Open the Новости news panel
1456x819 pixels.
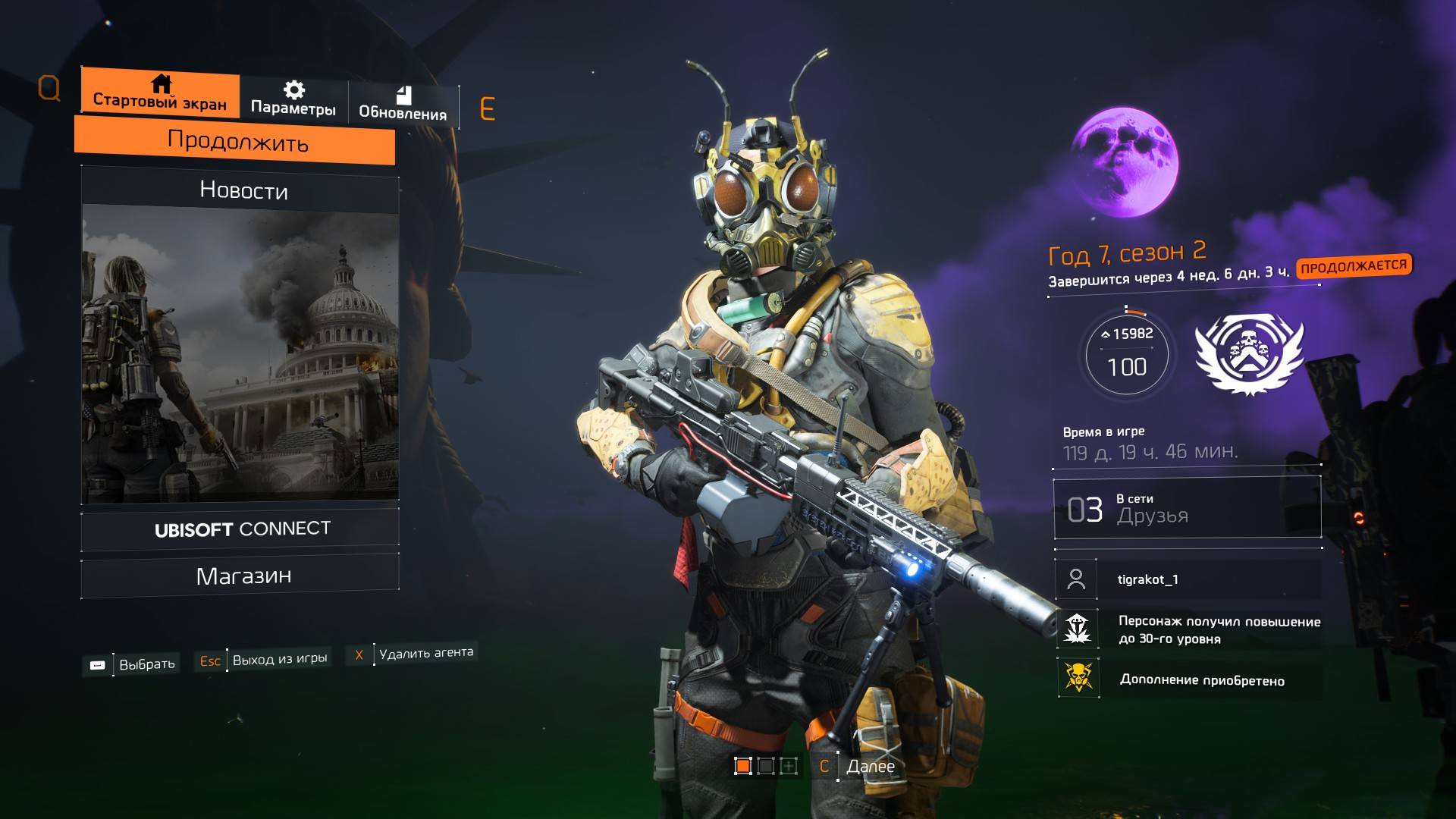click(x=243, y=190)
